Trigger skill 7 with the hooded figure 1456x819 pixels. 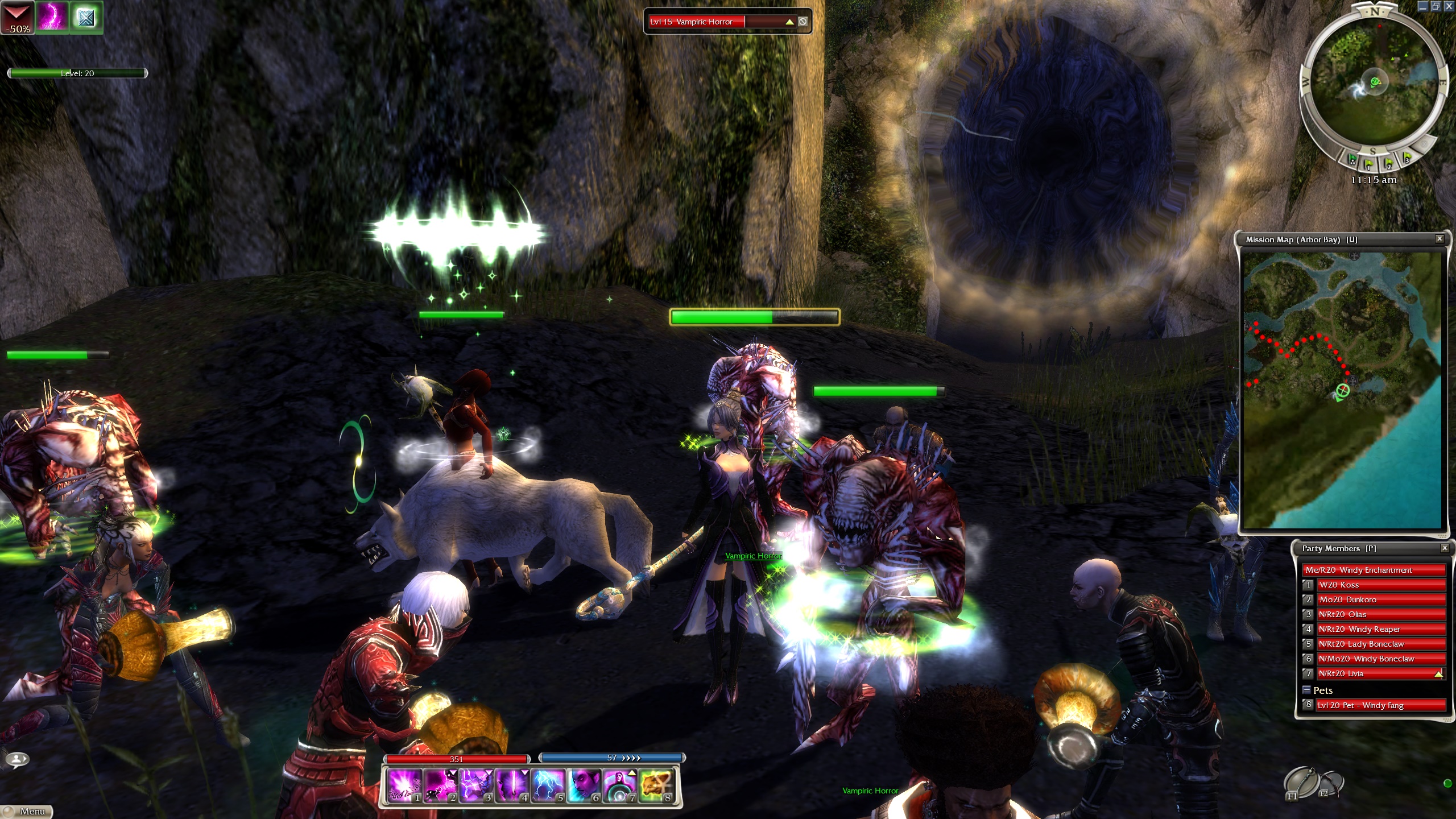point(621,785)
